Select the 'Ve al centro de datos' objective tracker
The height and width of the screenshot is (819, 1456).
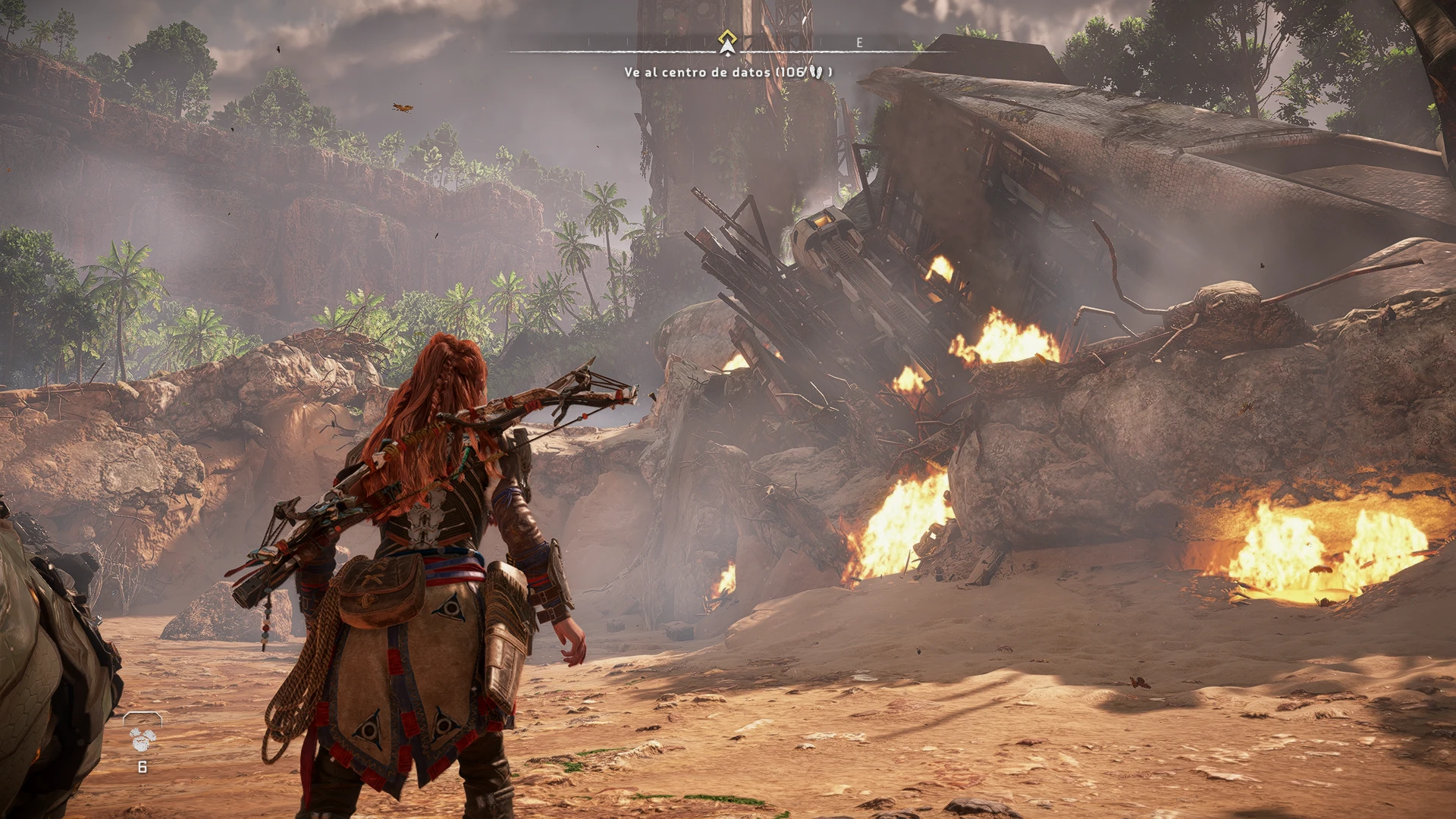click(727, 72)
